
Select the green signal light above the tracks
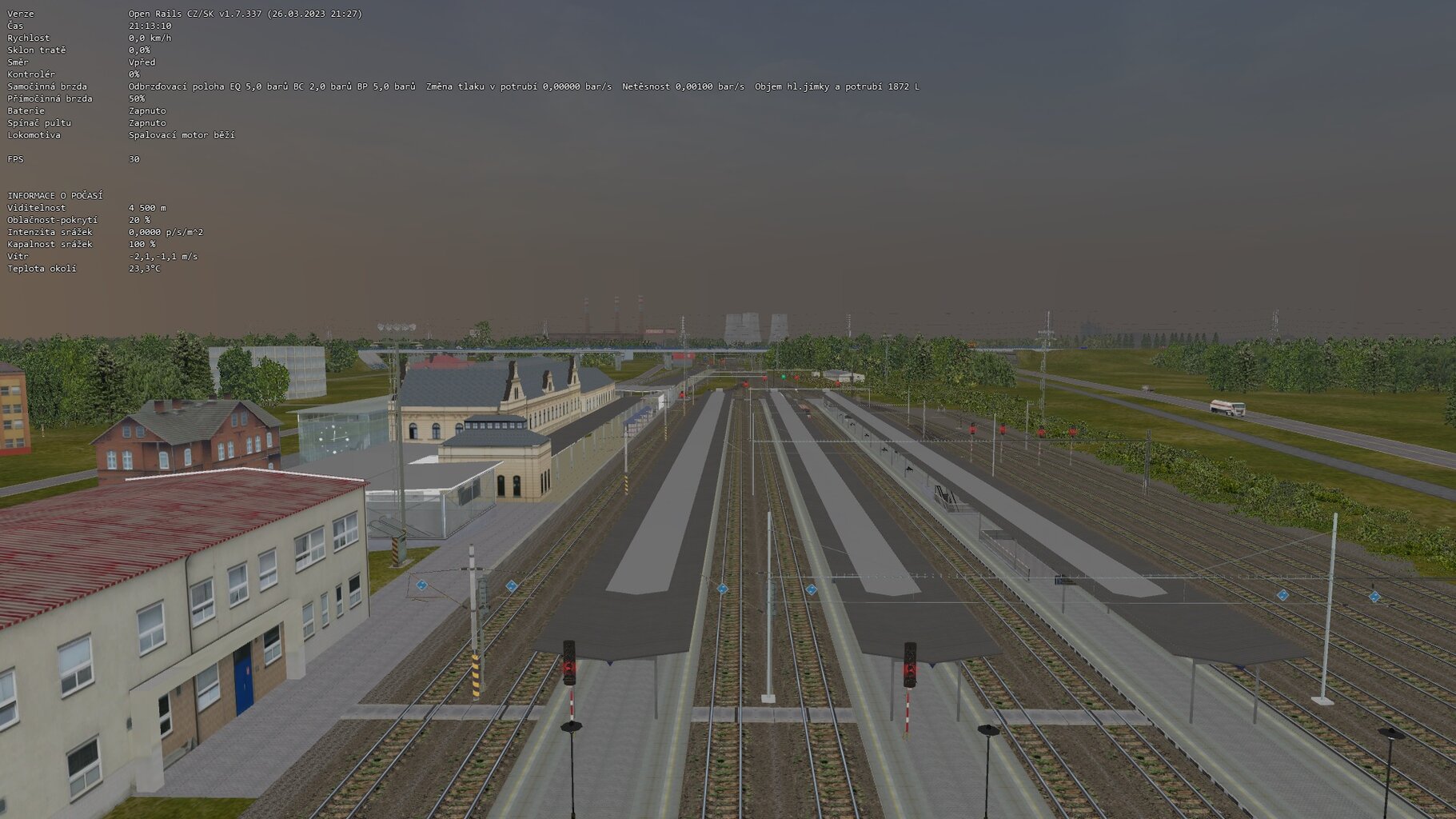pos(784,377)
